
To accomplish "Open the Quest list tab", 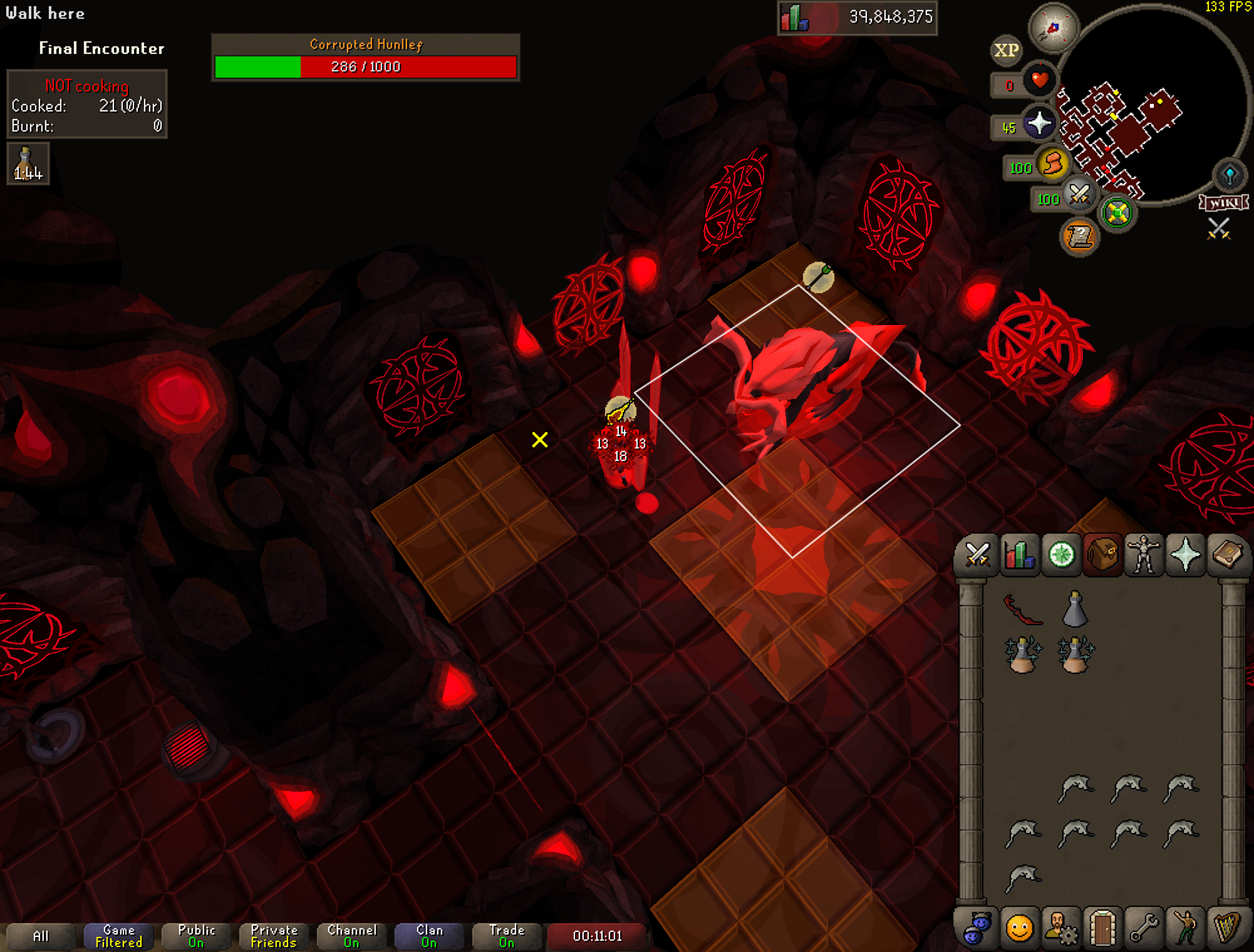I will click(x=1061, y=555).
